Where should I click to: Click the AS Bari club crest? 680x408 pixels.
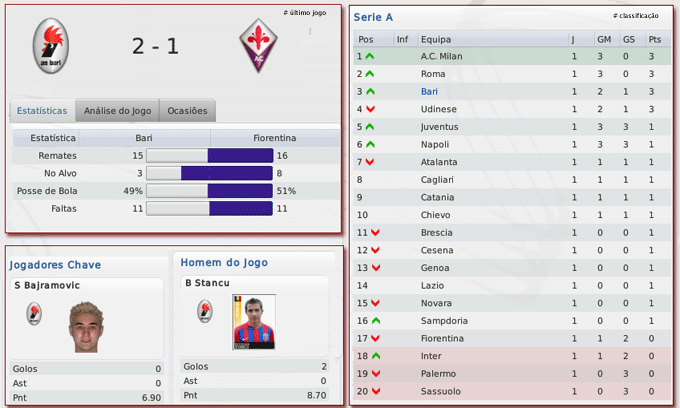[x=51, y=46]
